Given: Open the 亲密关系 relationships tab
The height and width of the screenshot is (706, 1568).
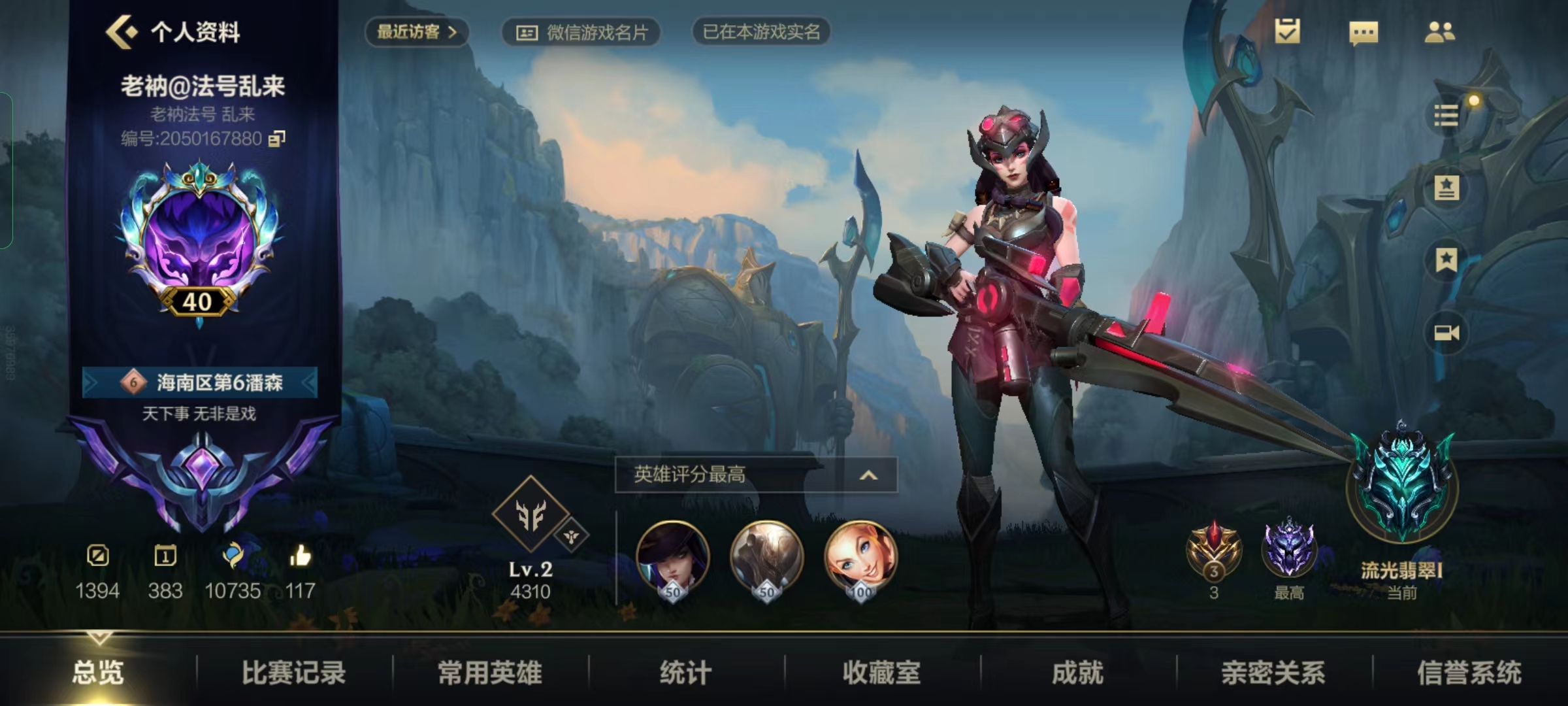Looking at the screenshot, I should pos(1273,673).
